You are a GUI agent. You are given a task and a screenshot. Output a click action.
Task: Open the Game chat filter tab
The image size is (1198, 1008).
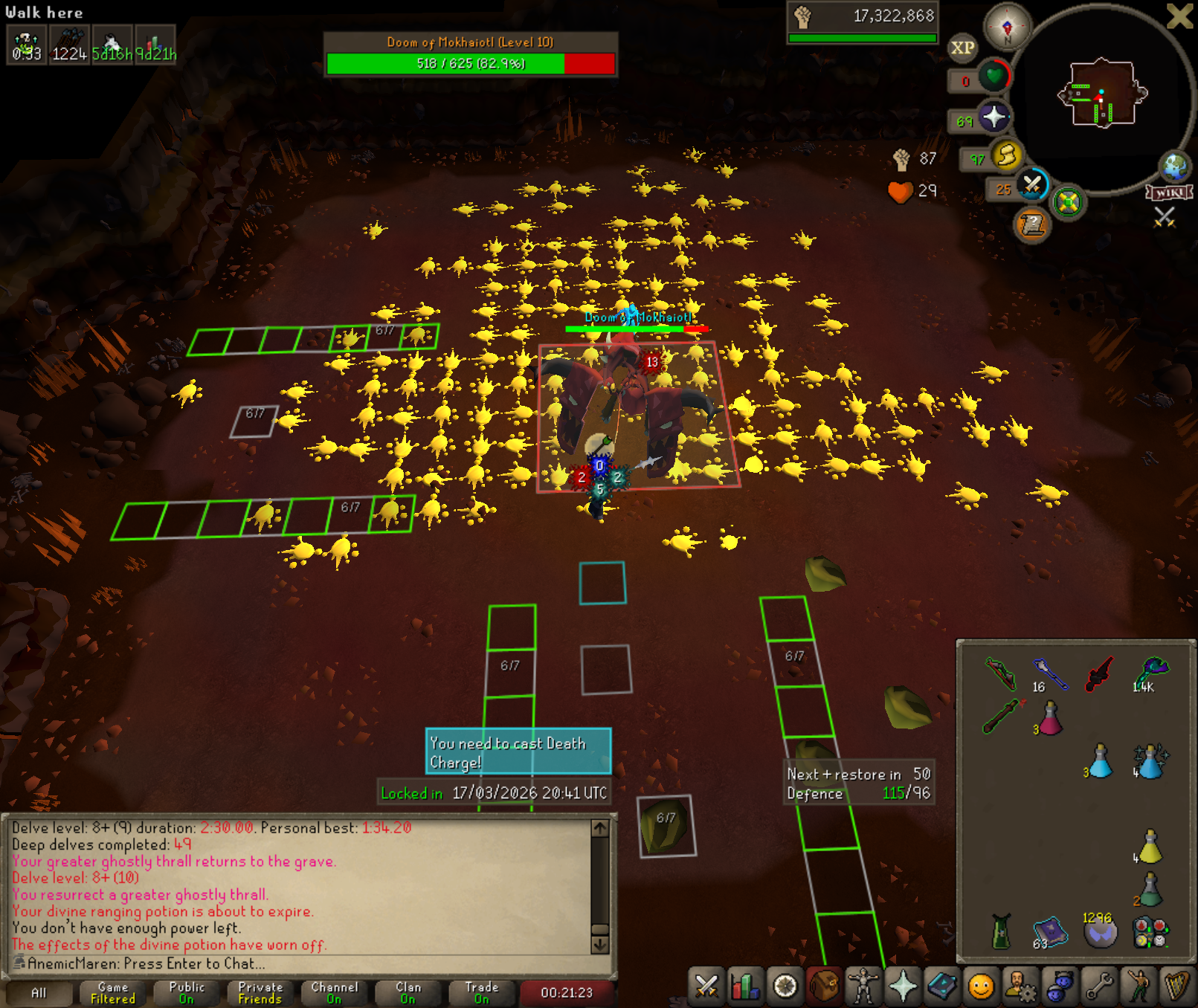(113, 992)
